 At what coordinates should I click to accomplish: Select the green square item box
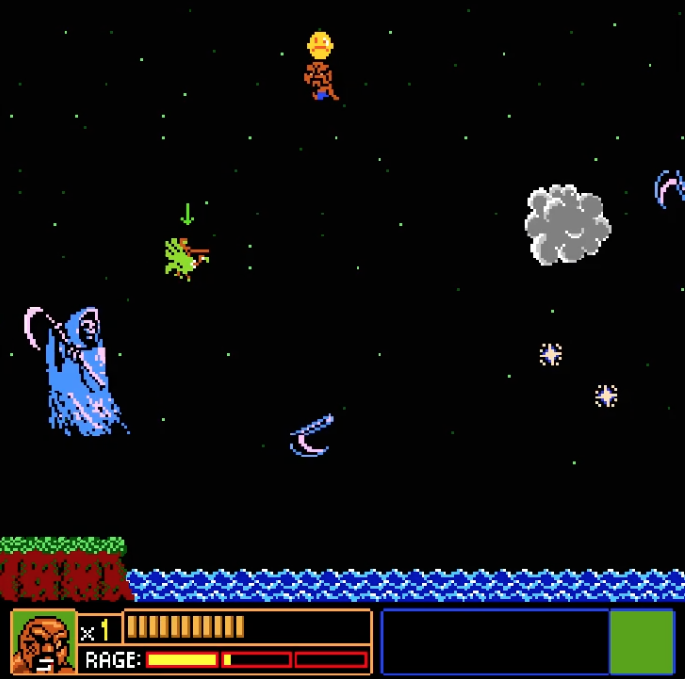(x=641, y=641)
